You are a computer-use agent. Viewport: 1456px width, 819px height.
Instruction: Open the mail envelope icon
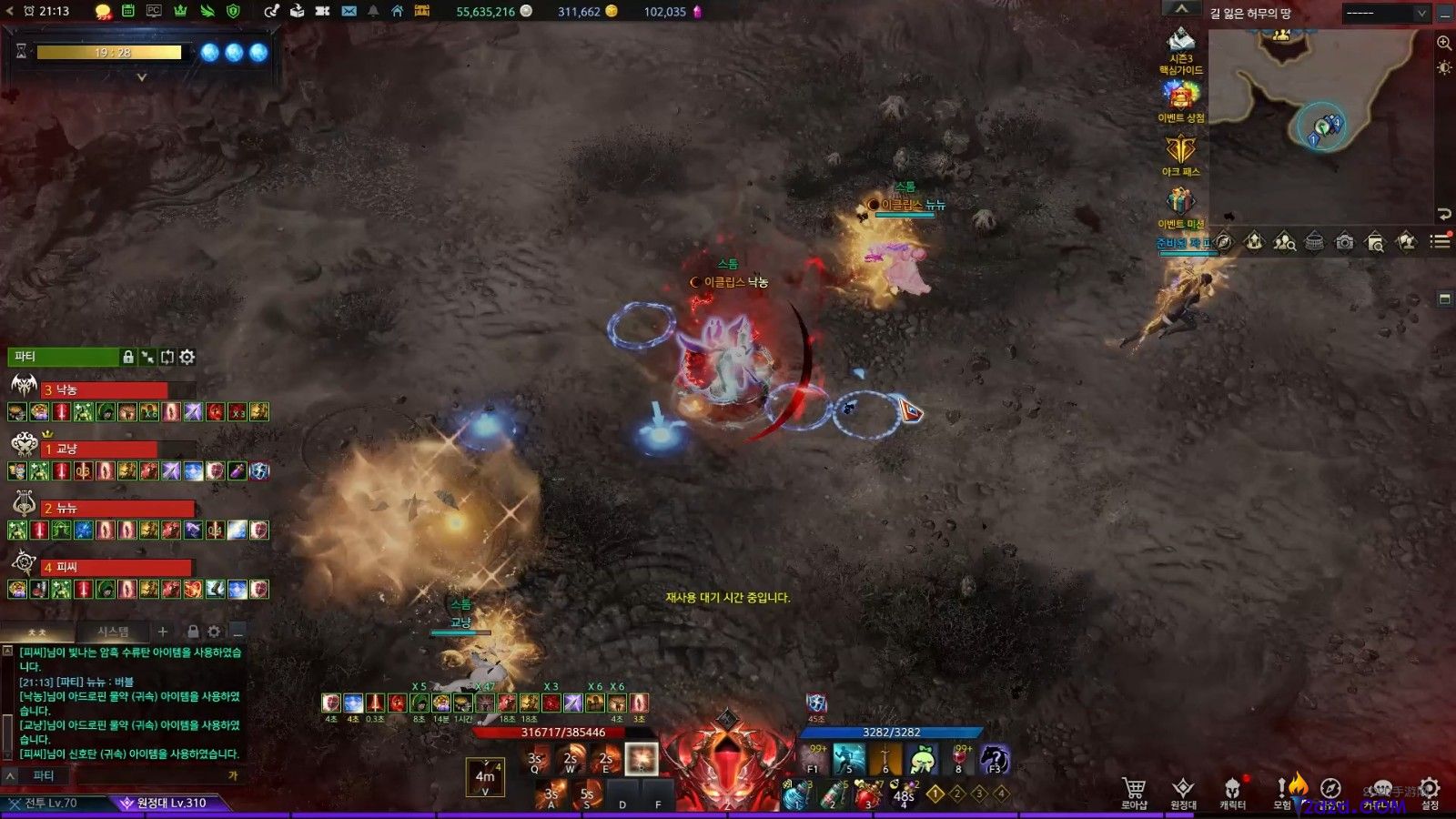click(349, 11)
